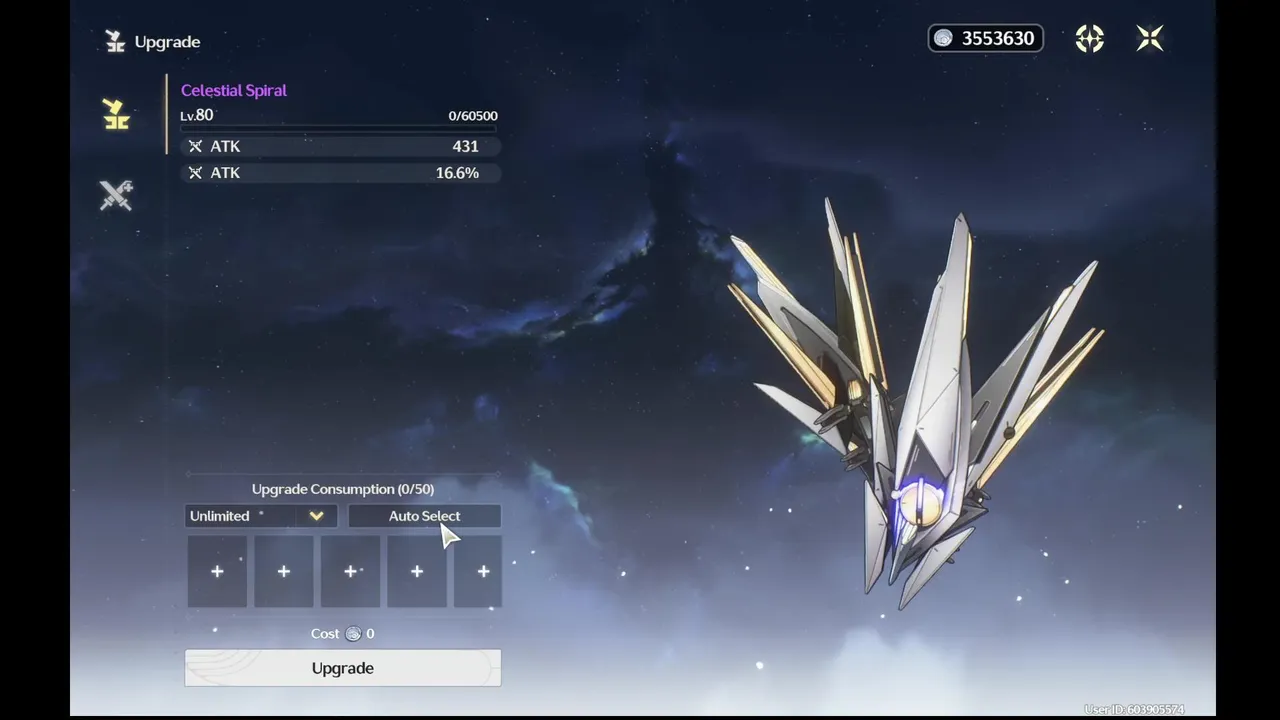Click the shell credit currency counter
Viewport: 1280px width, 720px height.
(x=985, y=38)
